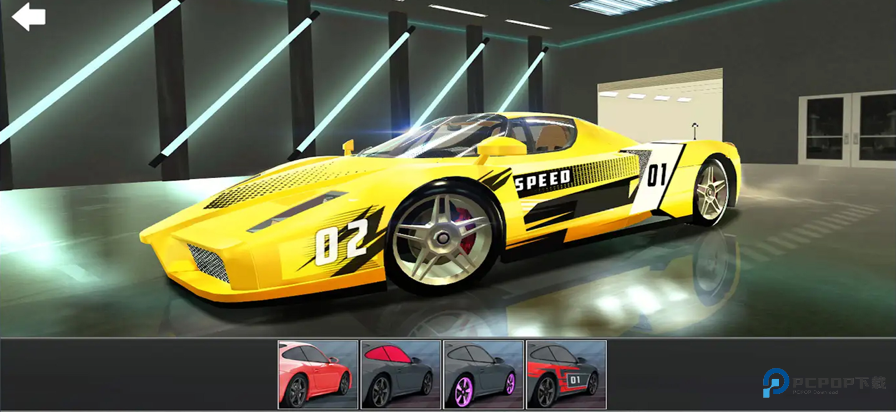Open the decal livery customization option
Viewport: 896px width, 412px height.
[566, 374]
